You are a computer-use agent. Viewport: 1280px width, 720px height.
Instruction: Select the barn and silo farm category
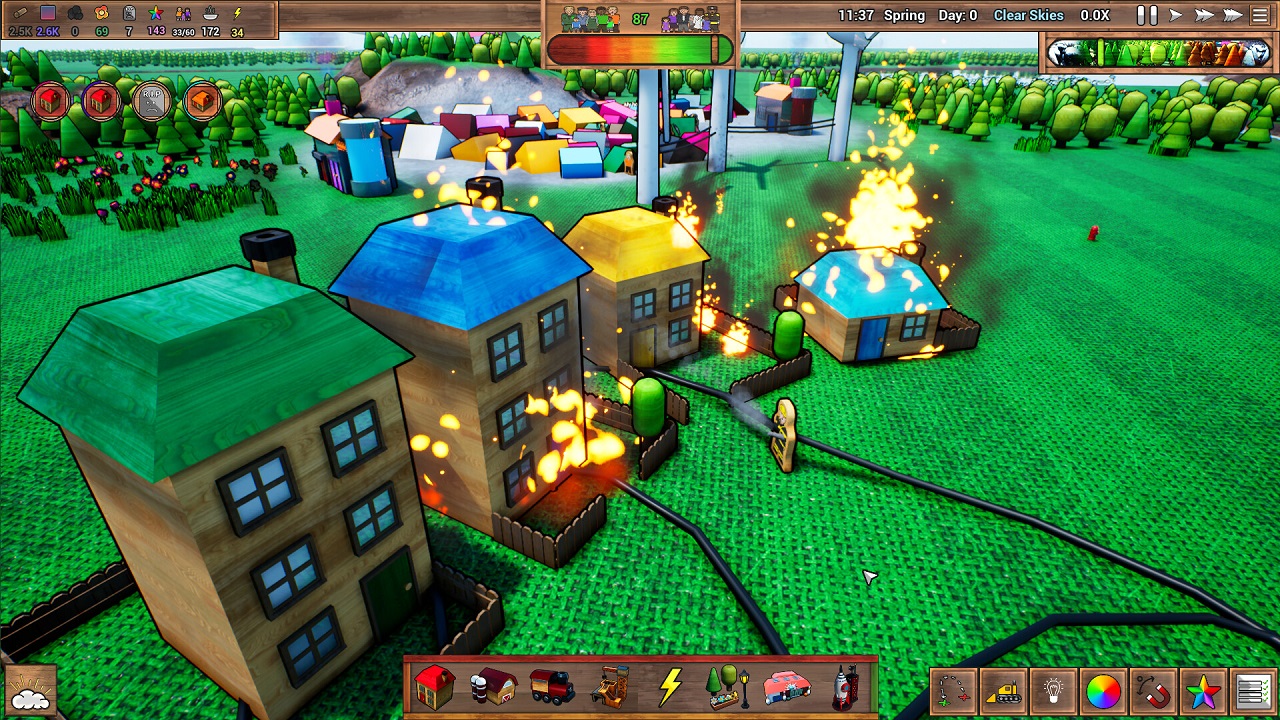tap(494, 687)
